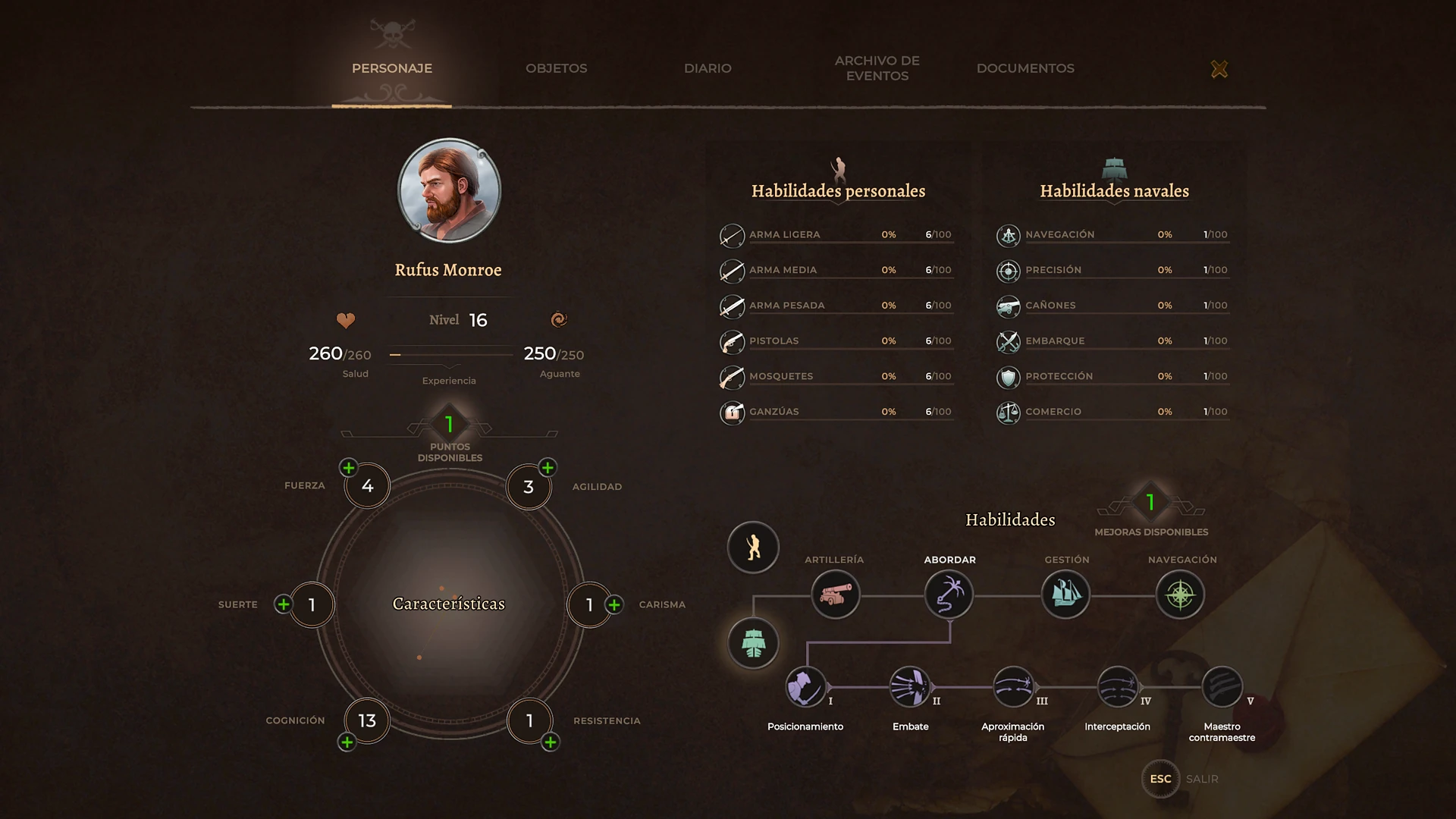The image size is (1456, 819).
Task: Open the Embate ability icon
Action: [910, 689]
